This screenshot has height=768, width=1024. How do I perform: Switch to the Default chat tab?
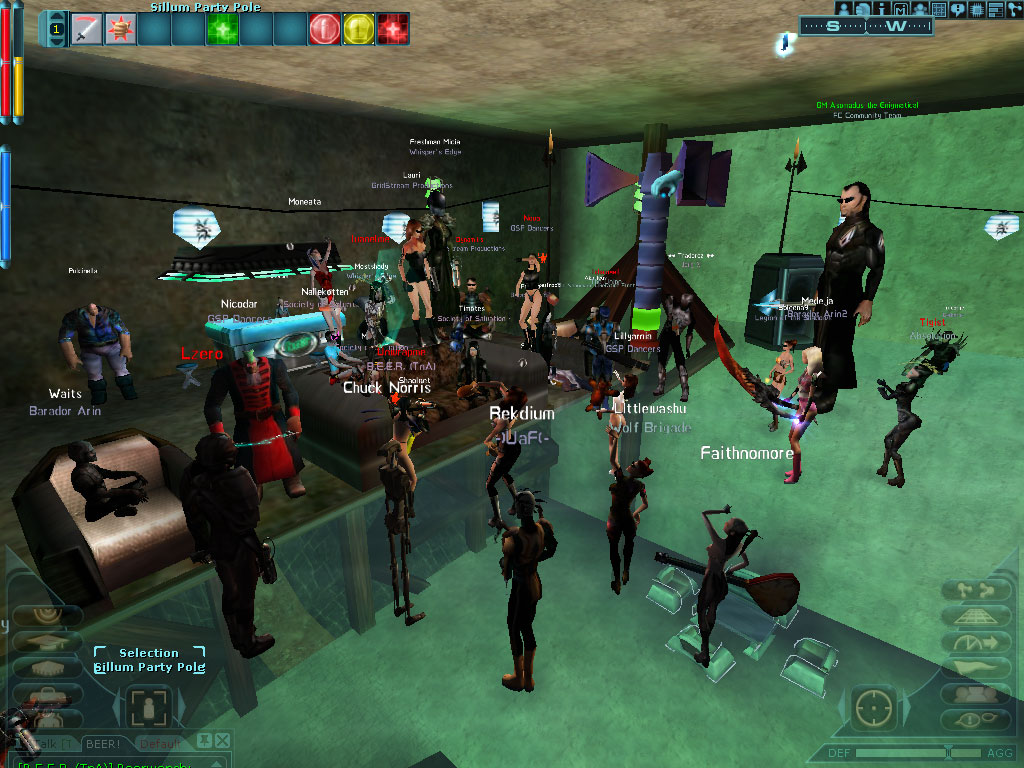[x=160, y=744]
